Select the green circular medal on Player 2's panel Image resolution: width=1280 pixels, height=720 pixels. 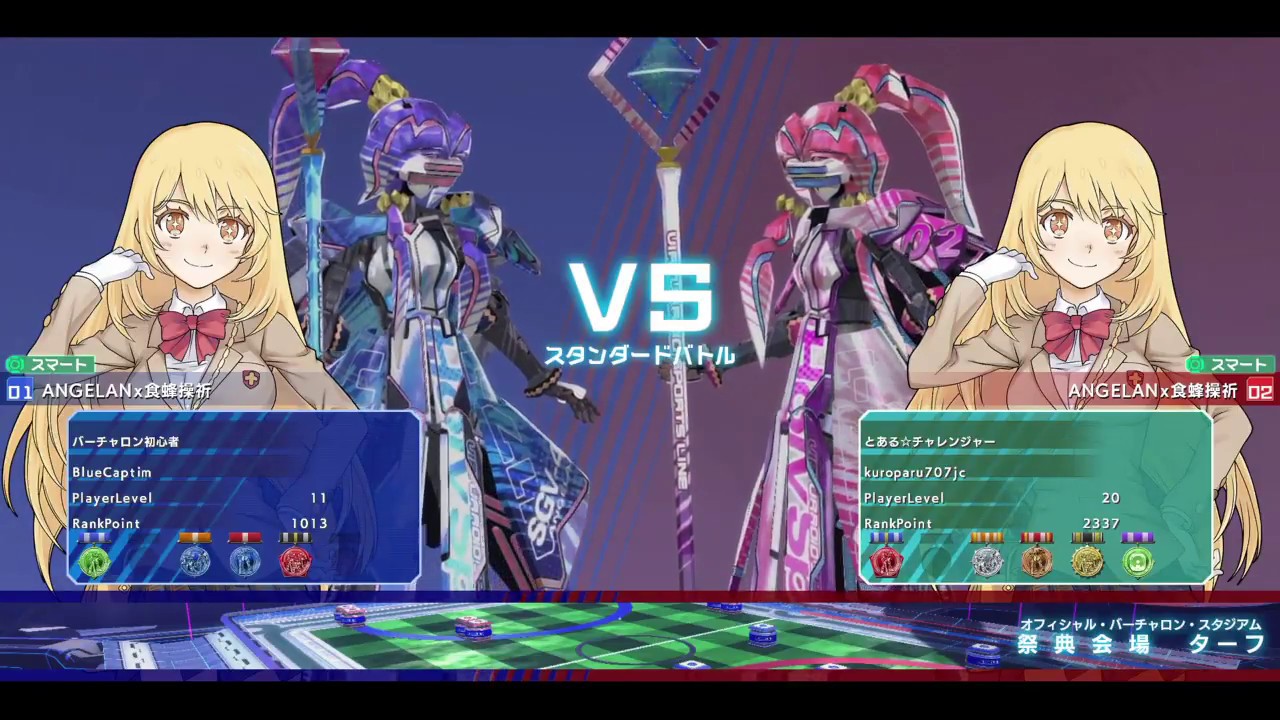(x=1137, y=562)
